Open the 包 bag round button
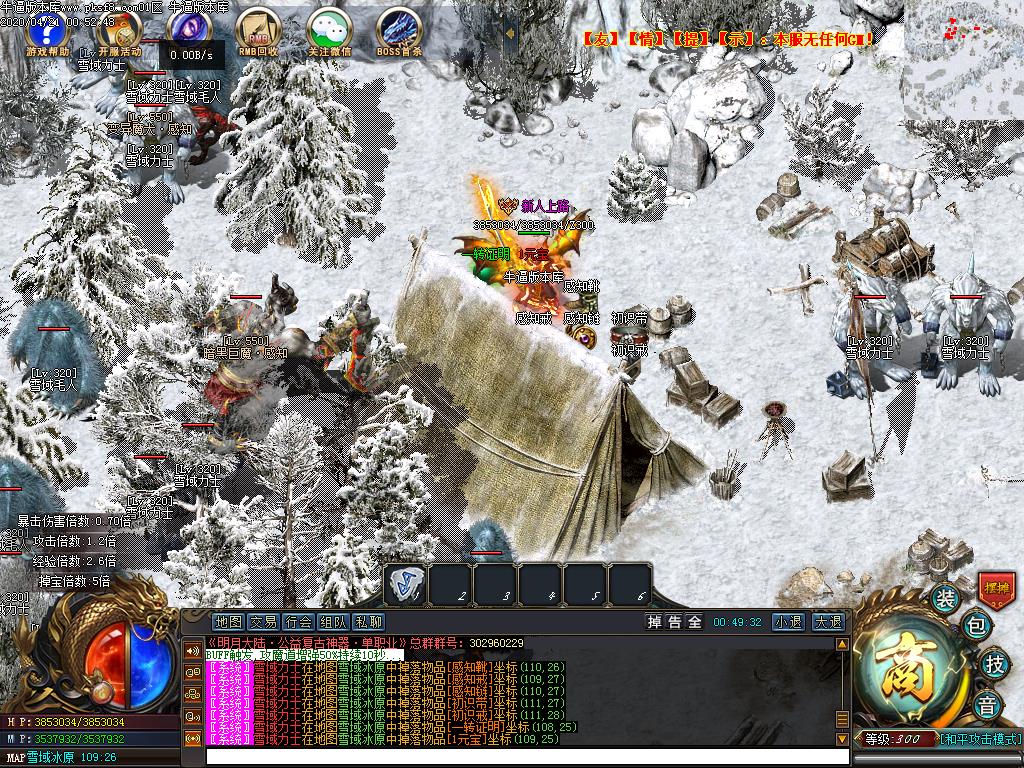This screenshot has height=768, width=1024. pos(976,628)
